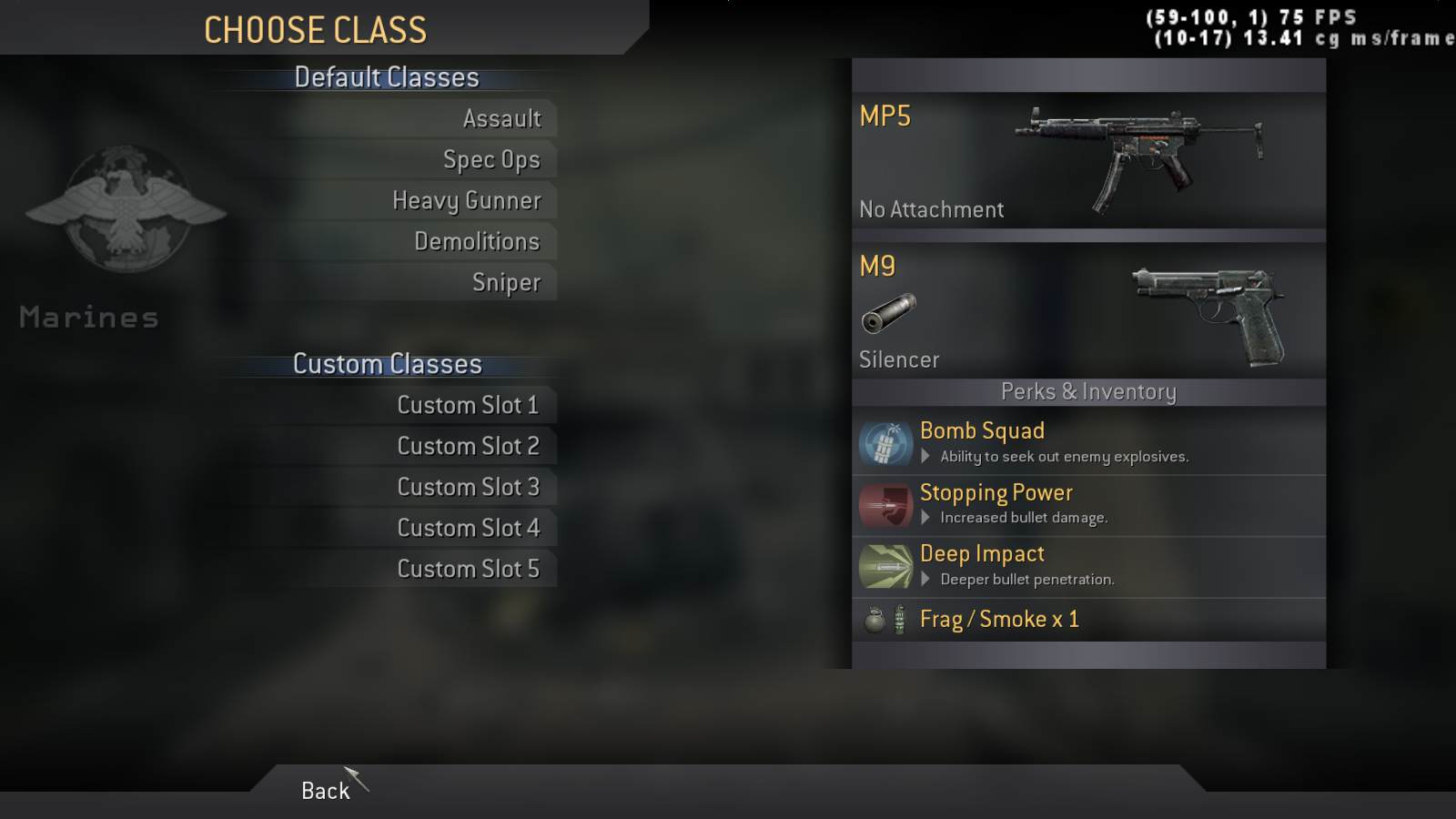Select Custom Slot 1
This screenshot has width=1456, height=819.
click(x=468, y=405)
